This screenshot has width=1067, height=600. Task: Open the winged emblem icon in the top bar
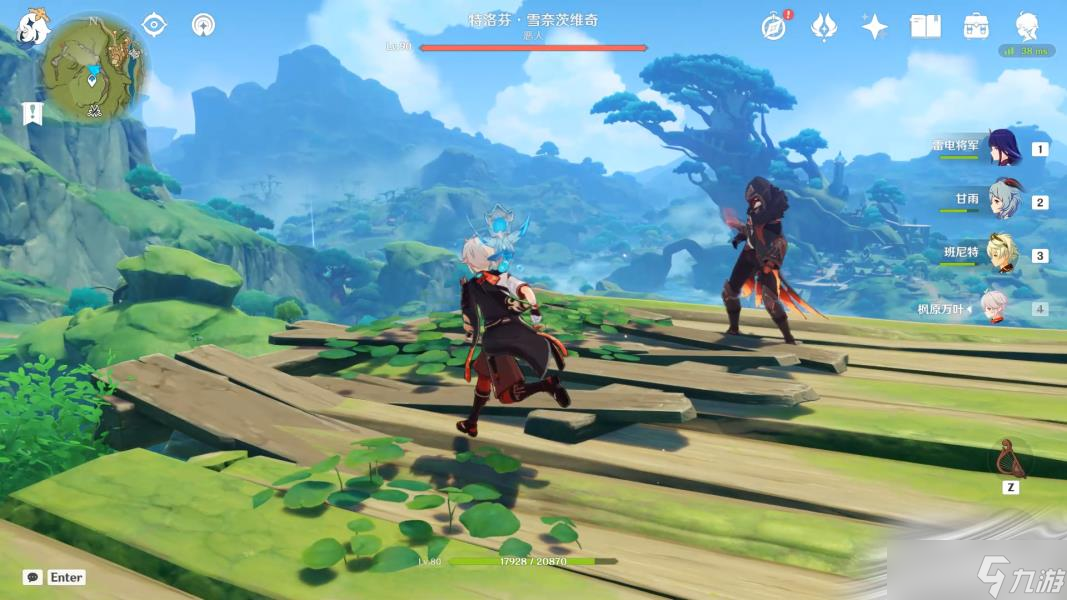pyautogui.click(x=823, y=27)
